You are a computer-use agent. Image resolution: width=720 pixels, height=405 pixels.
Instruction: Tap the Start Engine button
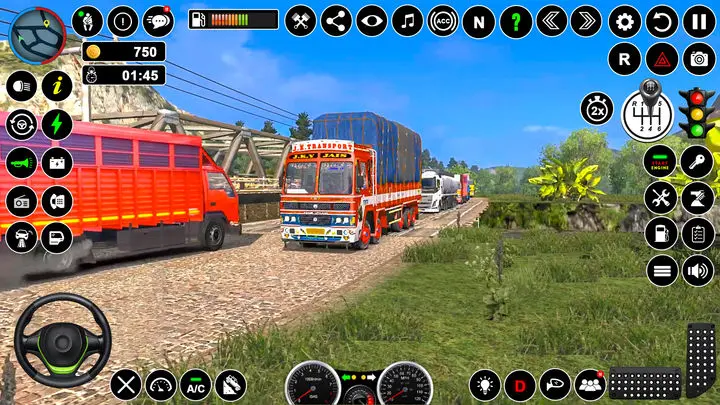(x=661, y=161)
